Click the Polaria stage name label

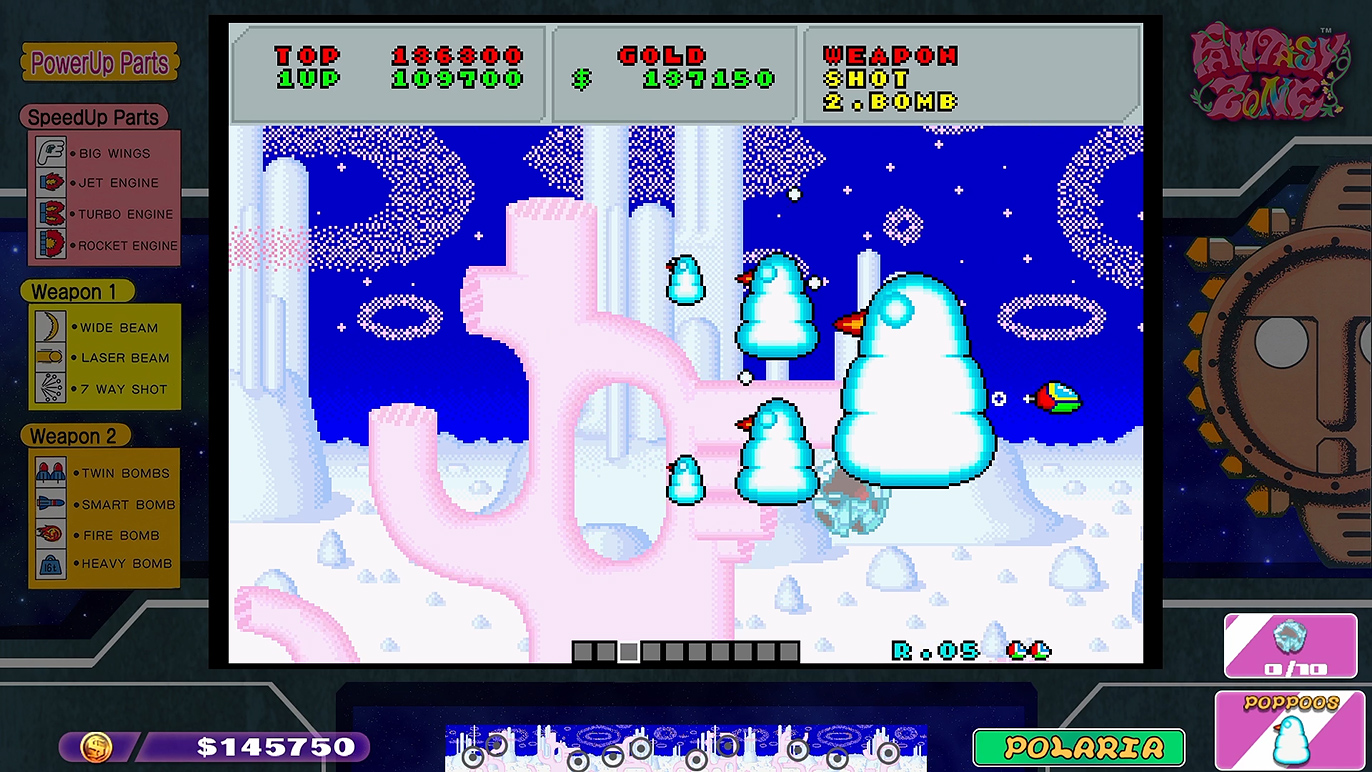tap(1078, 747)
